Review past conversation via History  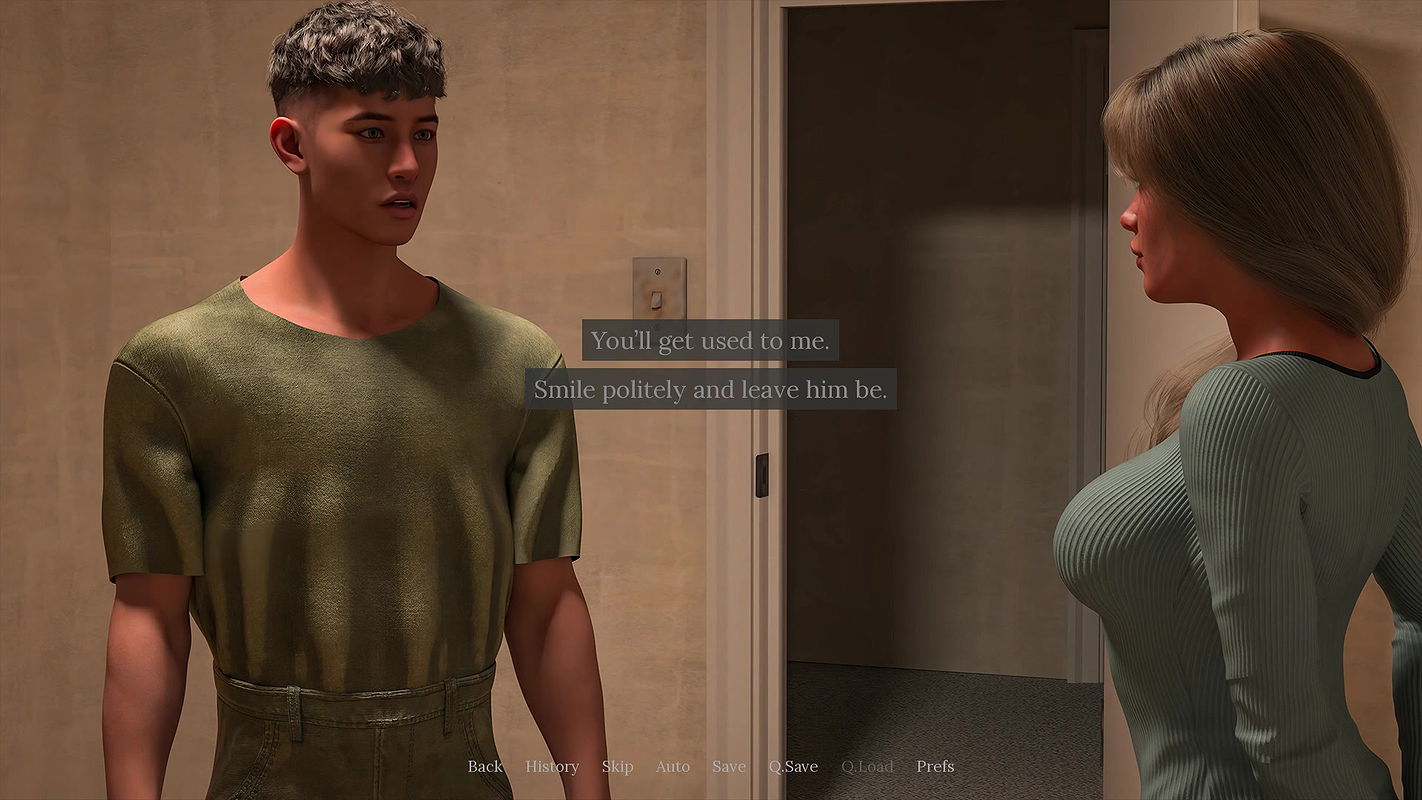[551, 766]
